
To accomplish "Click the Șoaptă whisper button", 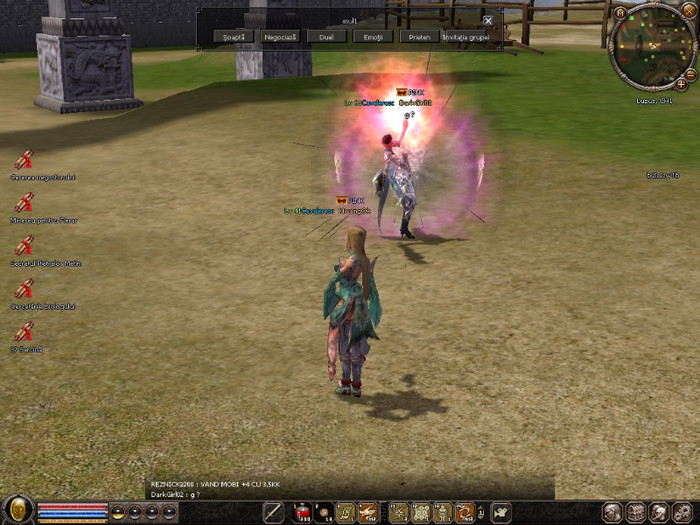I will click(232, 36).
